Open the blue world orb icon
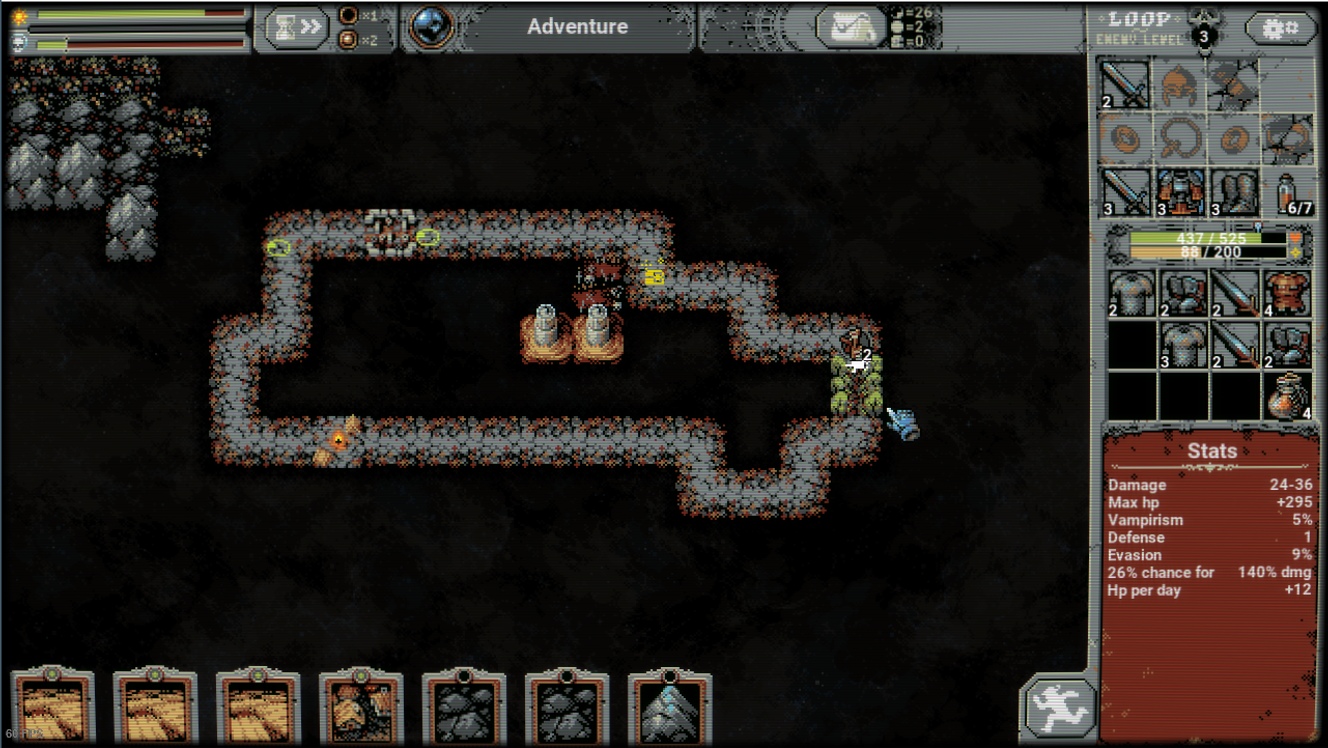Viewport: 1328px width, 748px height. point(432,27)
